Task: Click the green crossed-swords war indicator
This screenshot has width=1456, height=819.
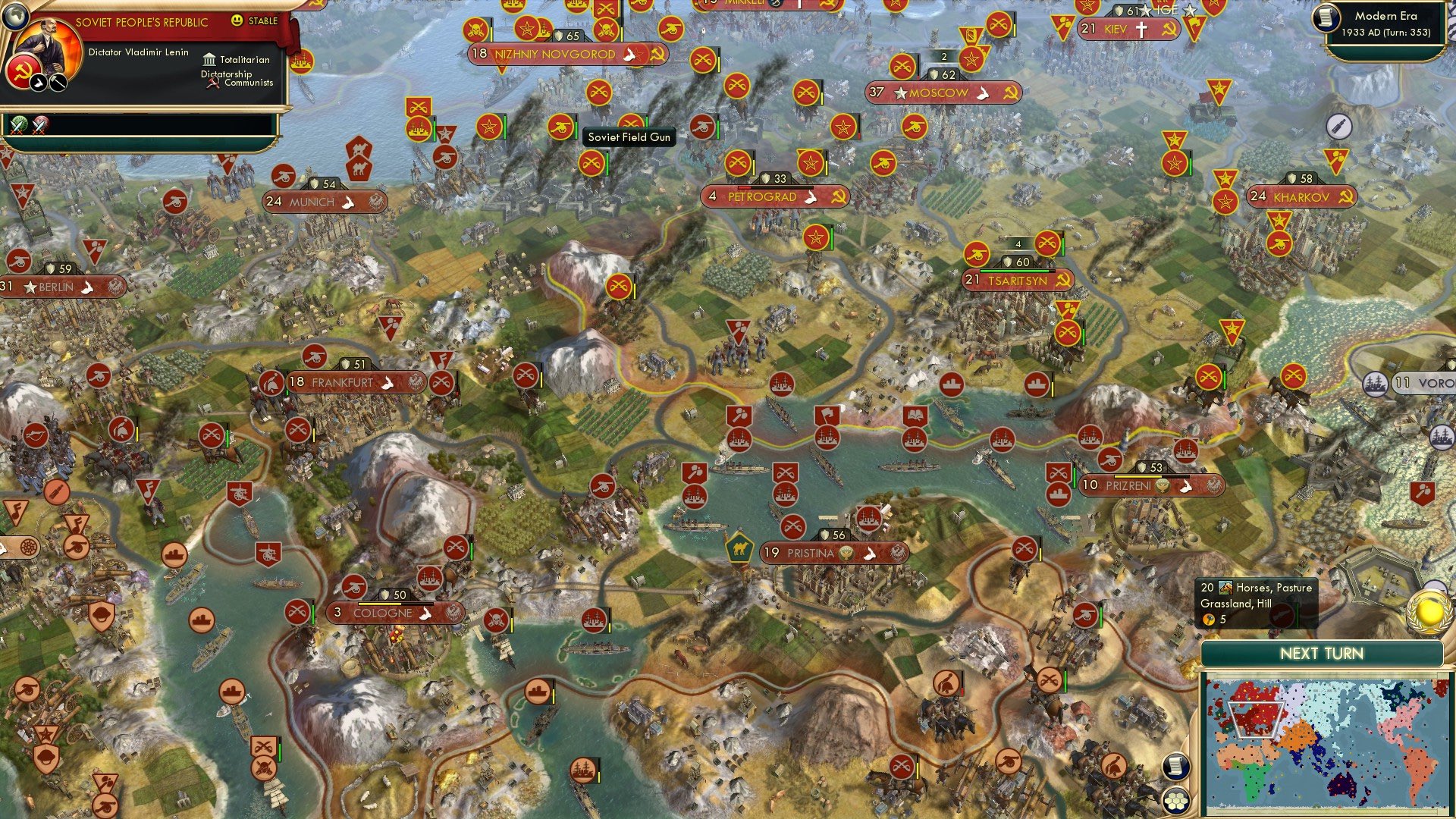Action: [x=19, y=126]
